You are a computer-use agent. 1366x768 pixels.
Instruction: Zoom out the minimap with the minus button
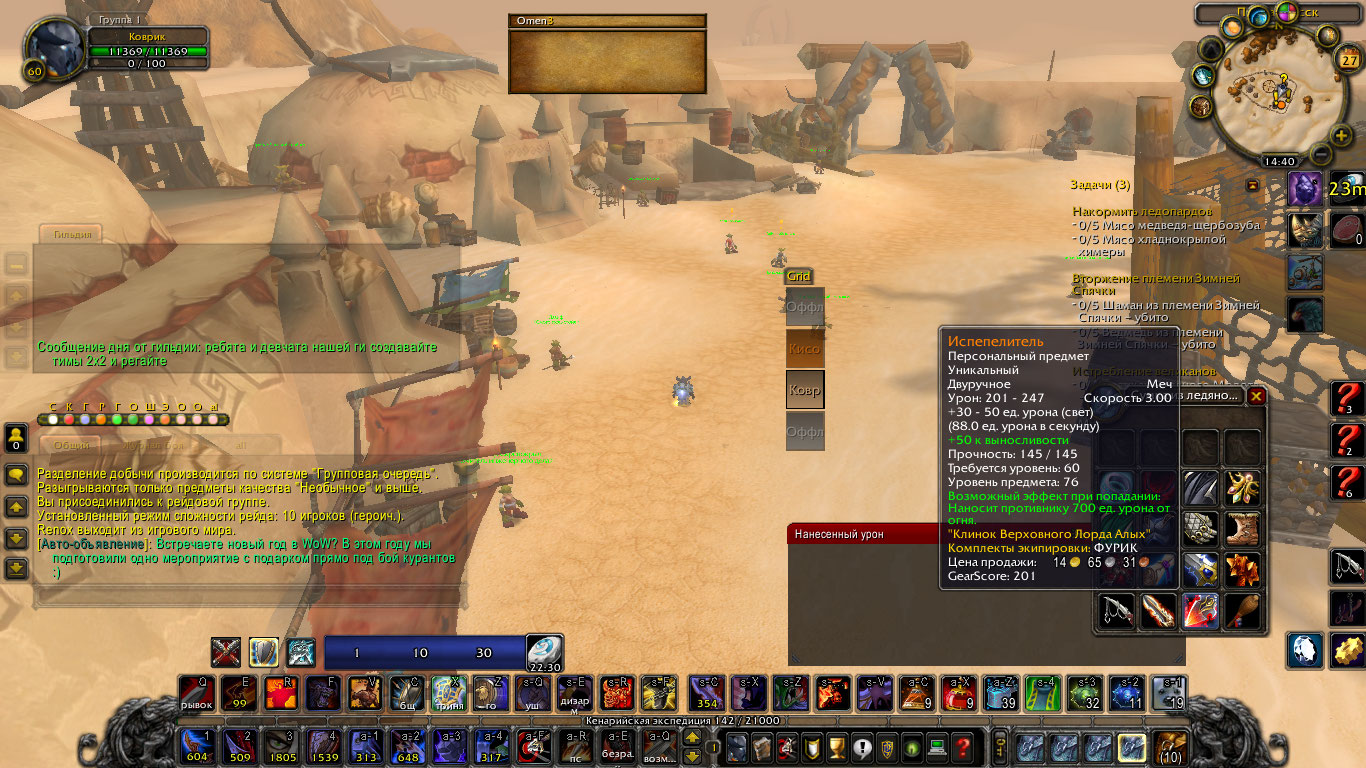(x=1320, y=153)
